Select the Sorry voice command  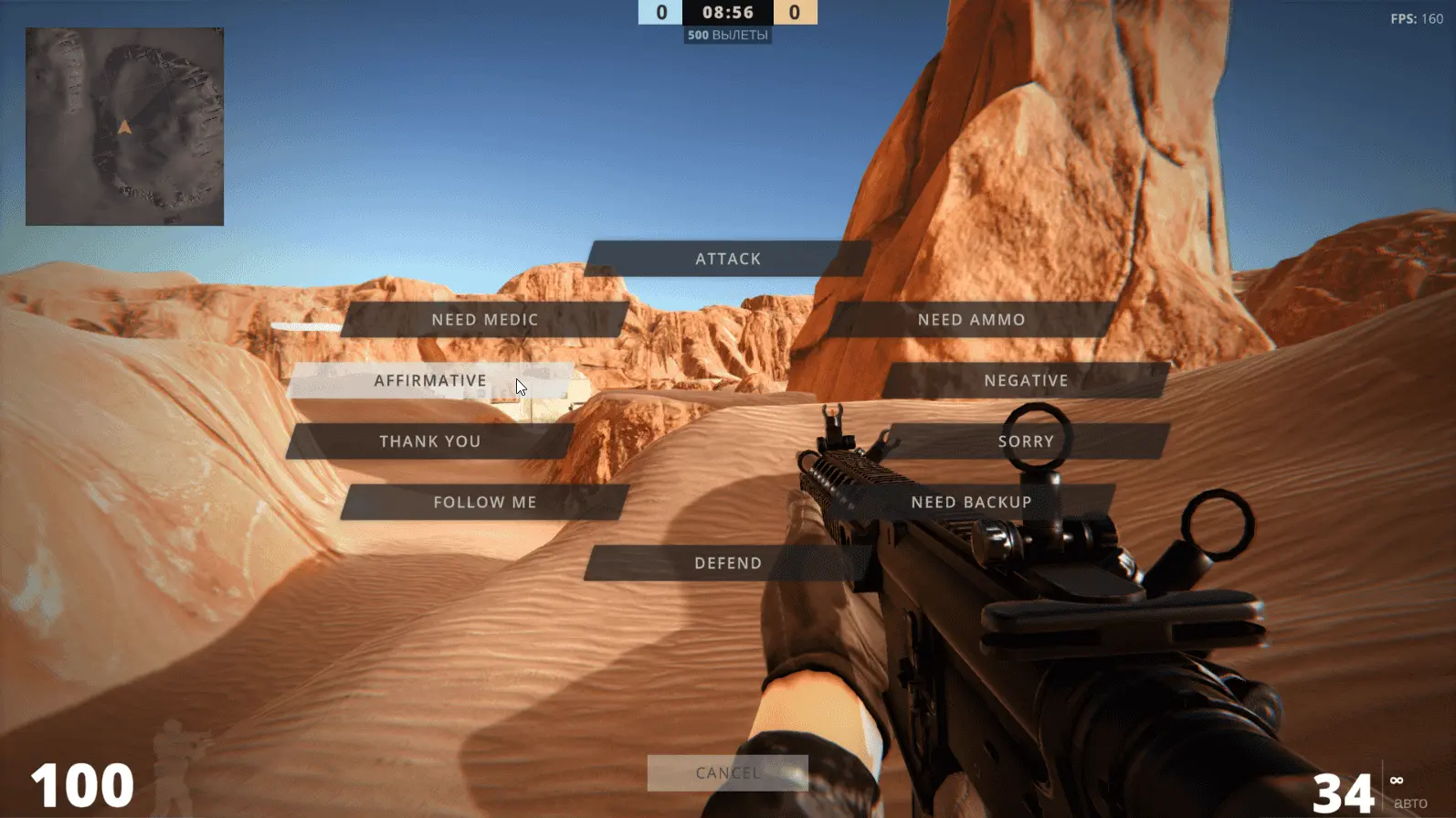(1026, 441)
